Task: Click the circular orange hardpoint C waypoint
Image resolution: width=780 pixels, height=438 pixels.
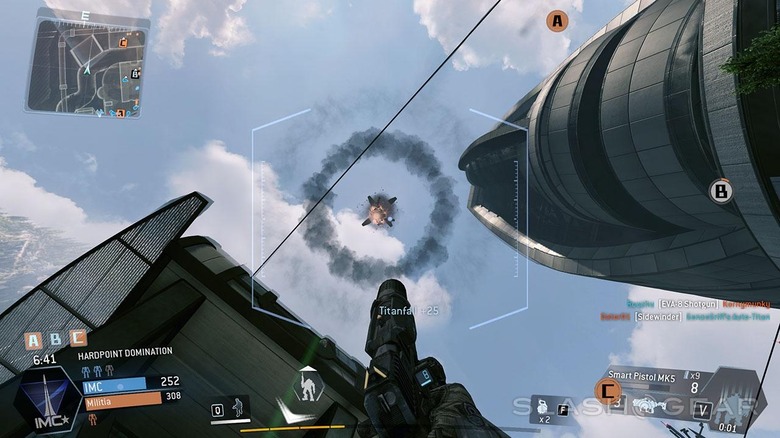Action: (607, 391)
